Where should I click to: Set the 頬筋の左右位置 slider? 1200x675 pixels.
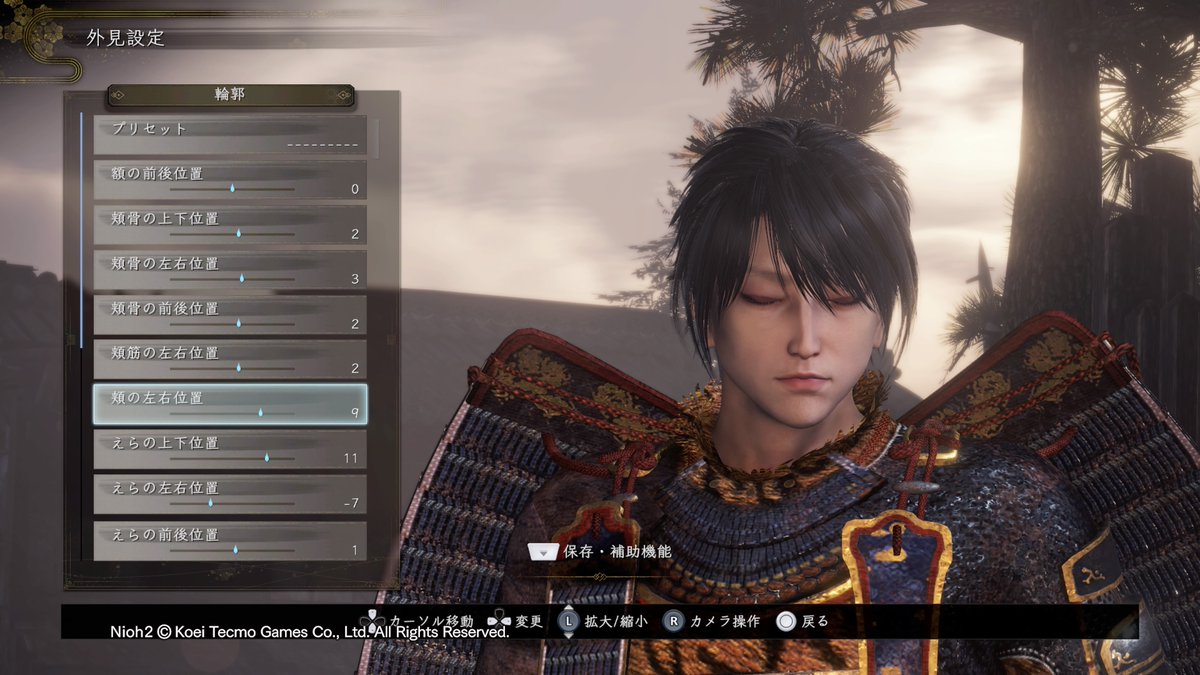coord(238,368)
